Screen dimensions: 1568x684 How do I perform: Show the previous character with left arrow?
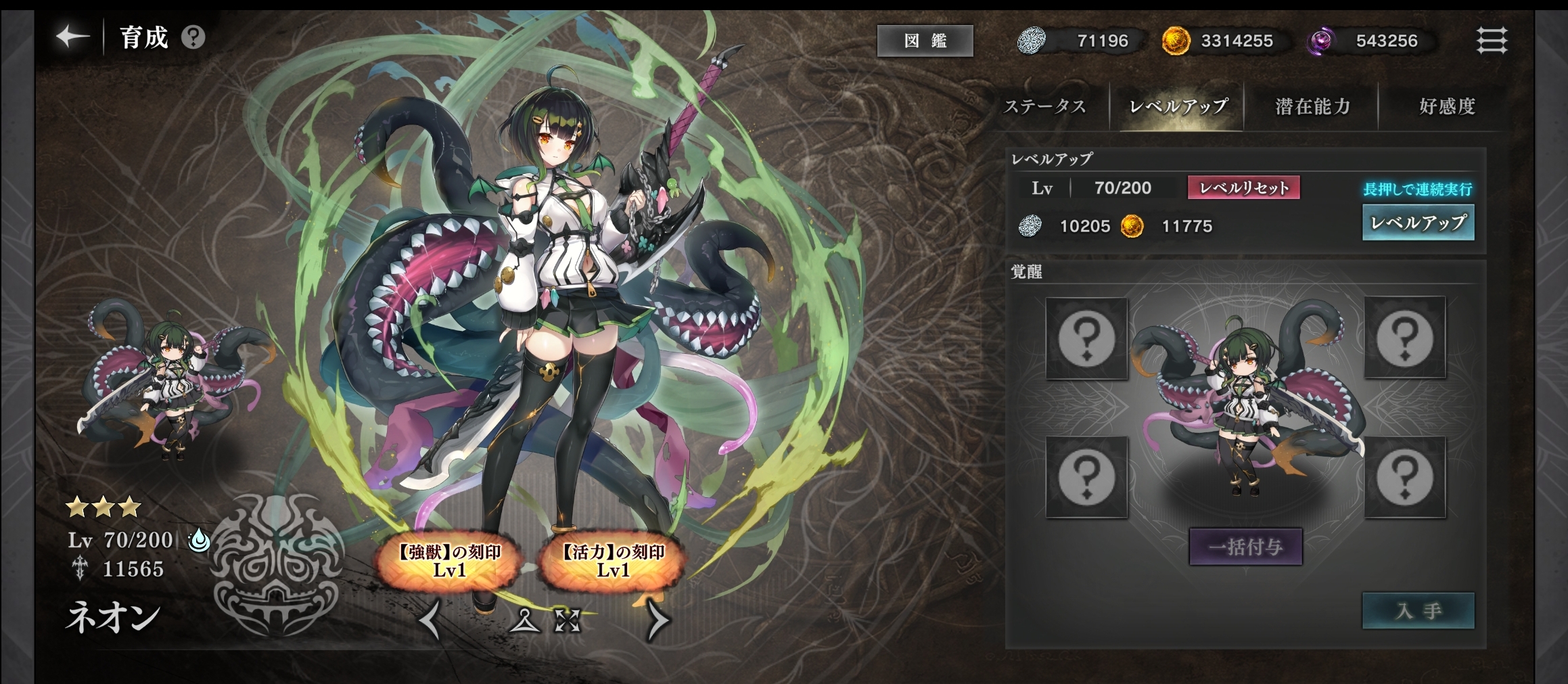430,620
